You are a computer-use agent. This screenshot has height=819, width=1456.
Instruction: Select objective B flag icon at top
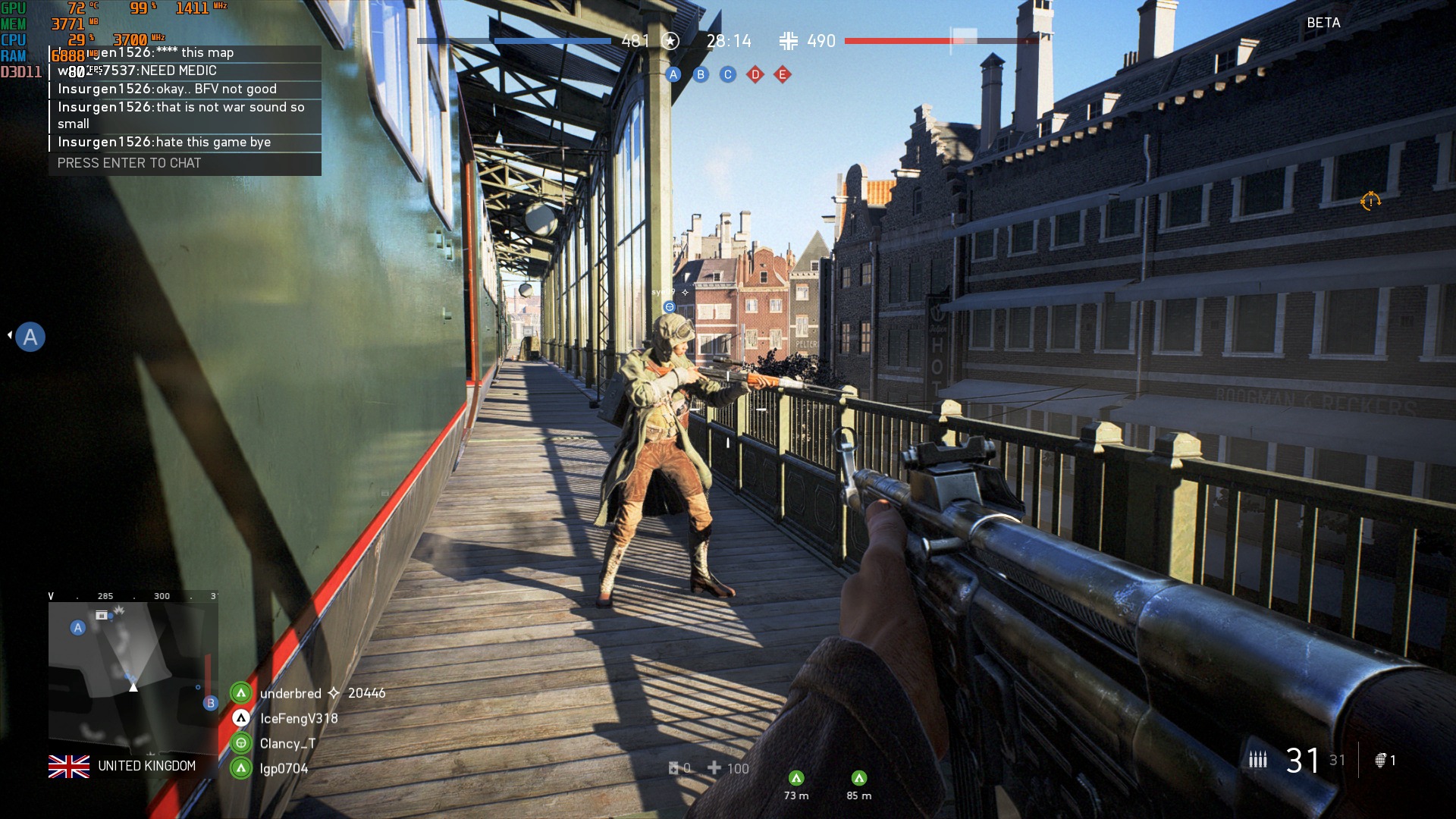701,74
